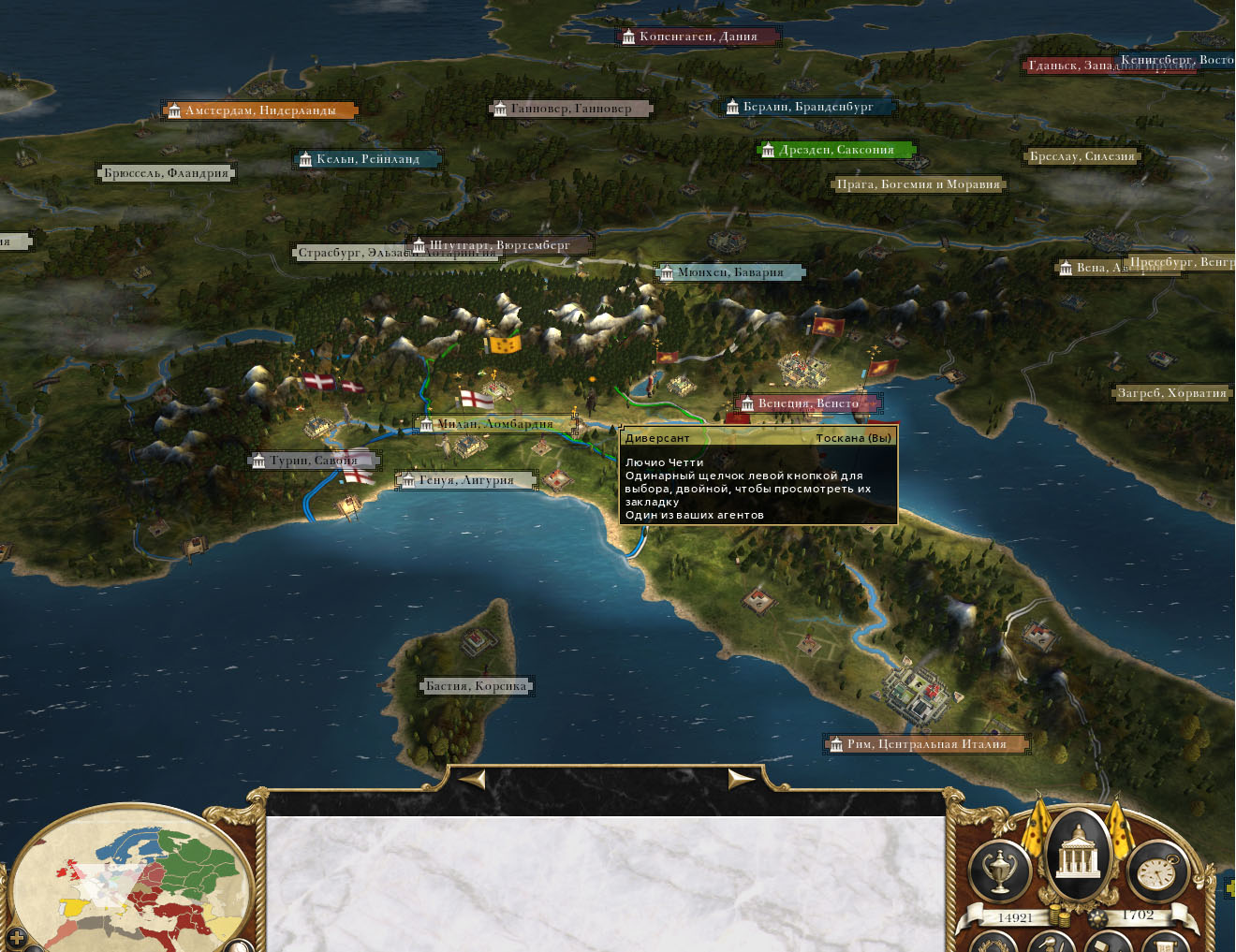Select the Загреб, Хорватия label
This screenshot has height=952, width=1236.
[x=1171, y=393]
